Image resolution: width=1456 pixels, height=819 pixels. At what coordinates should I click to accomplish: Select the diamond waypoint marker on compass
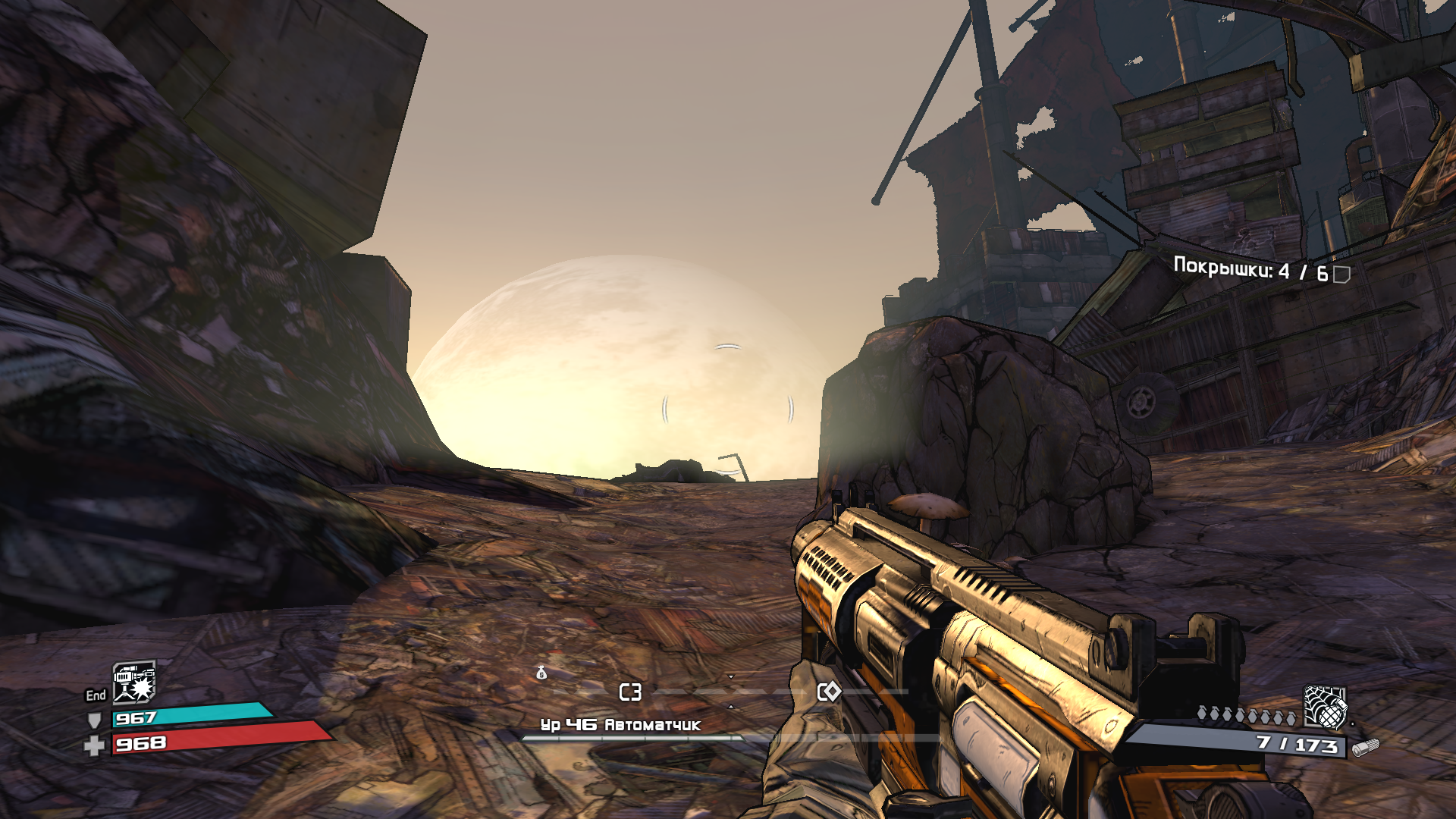coord(829,692)
